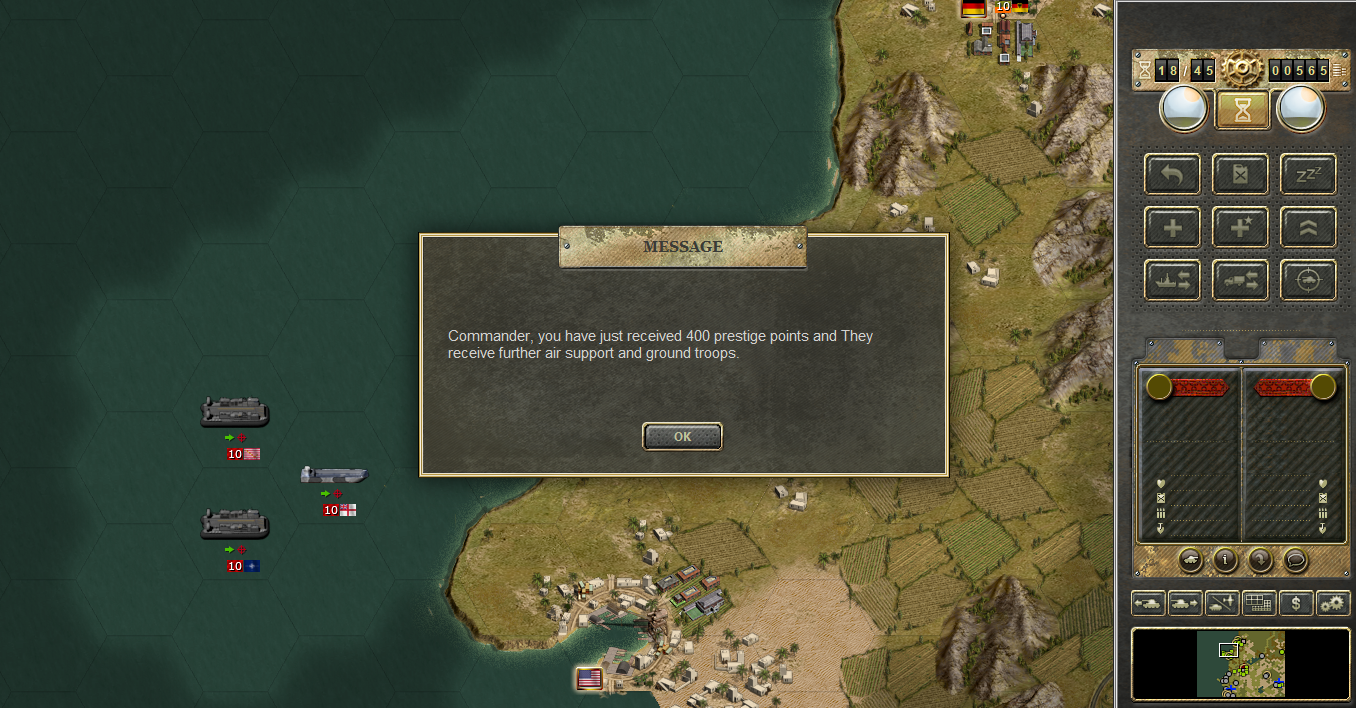Select next unit with right-arrow tank button
Screen dimensions: 1356x708
point(1185,603)
